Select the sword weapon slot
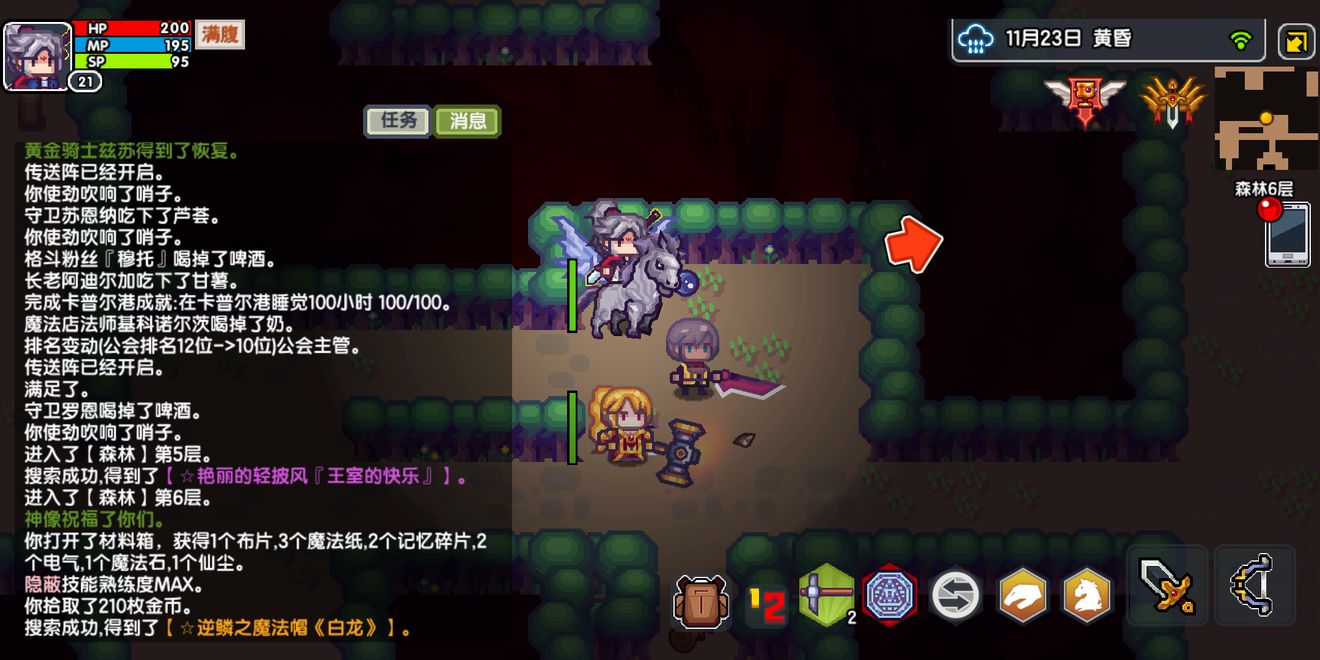 [1166, 586]
